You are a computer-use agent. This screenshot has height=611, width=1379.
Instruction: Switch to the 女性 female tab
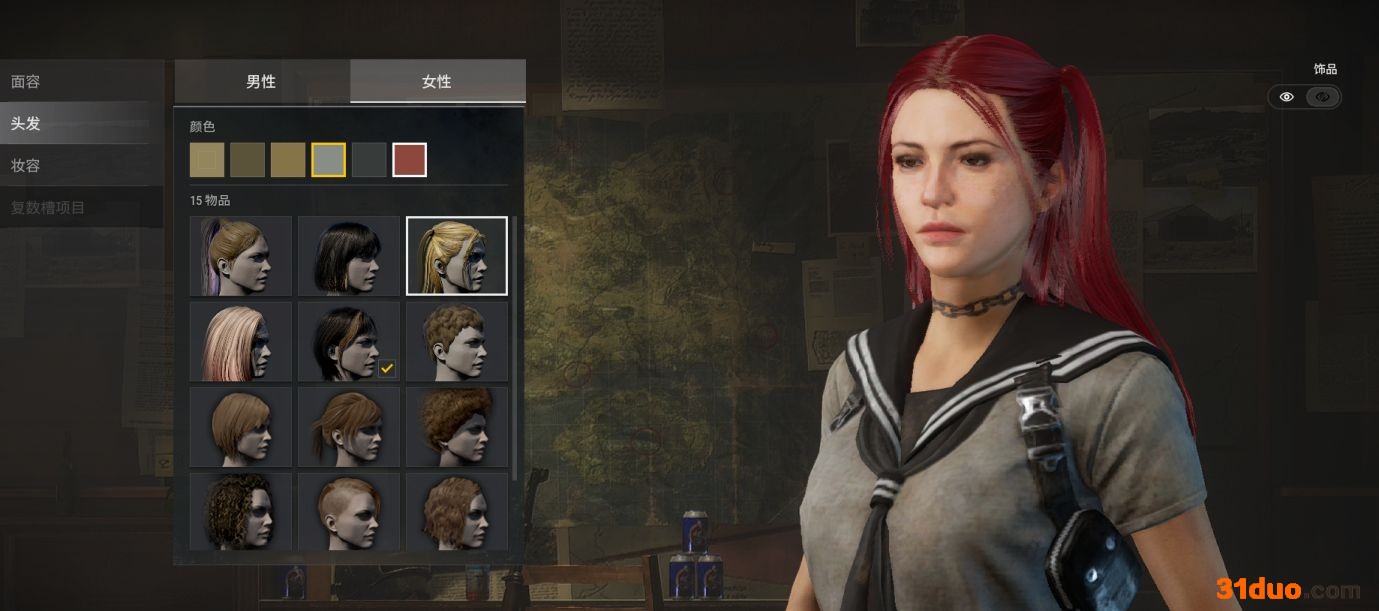pos(437,81)
